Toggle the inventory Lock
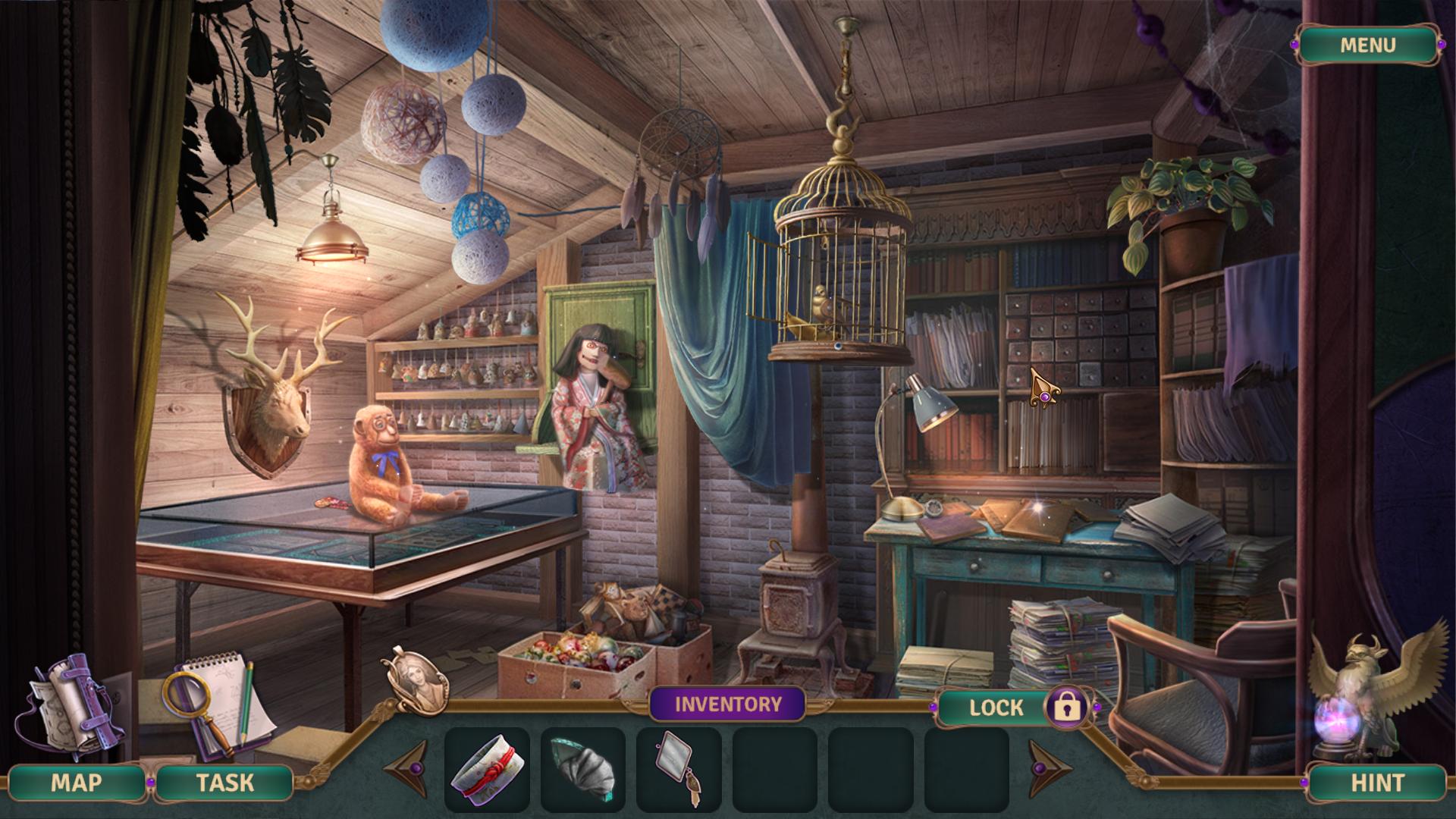The height and width of the screenshot is (819, 1456). [1067, 708]
